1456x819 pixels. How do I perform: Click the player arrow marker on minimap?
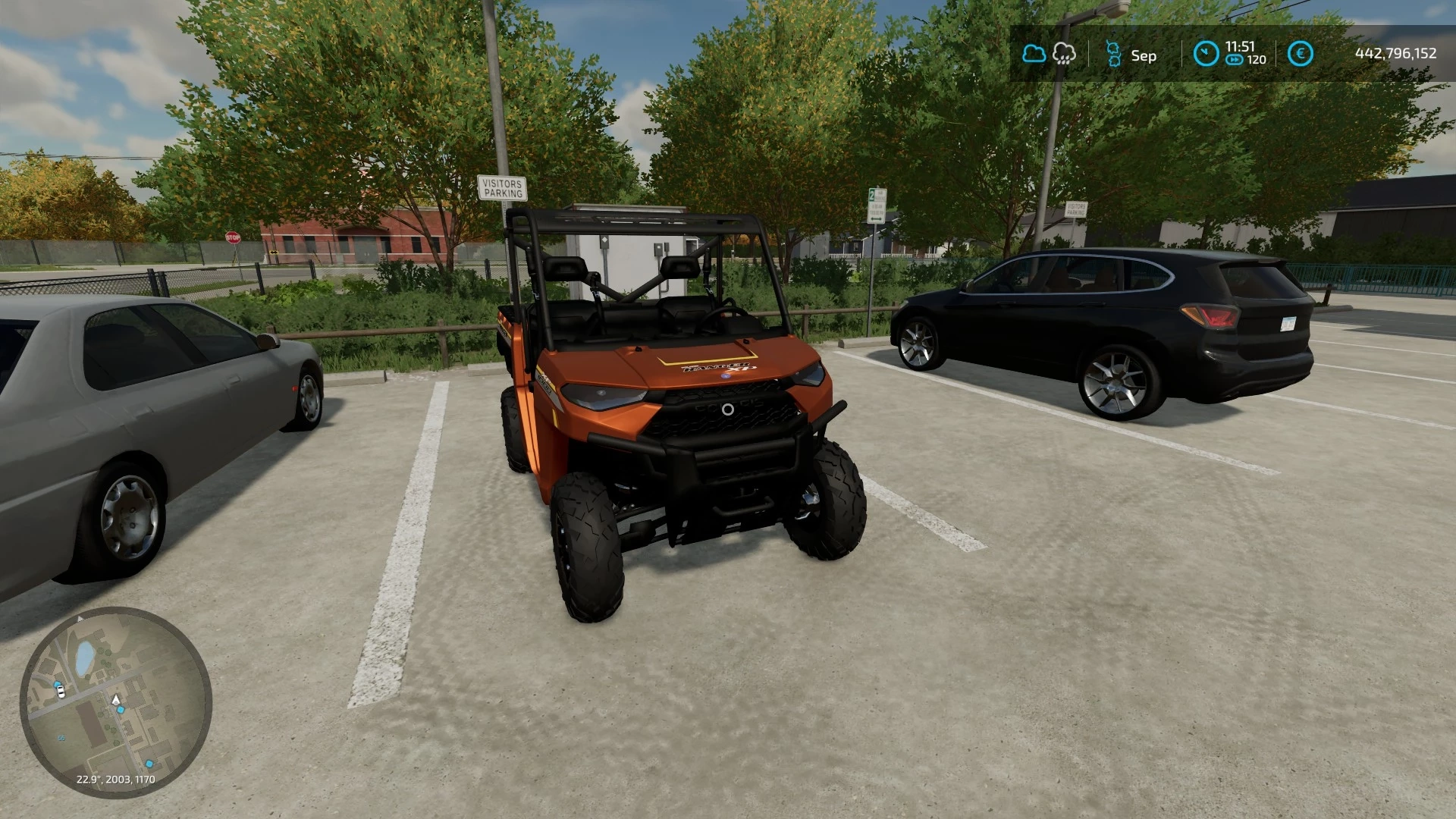click(116, 699)
